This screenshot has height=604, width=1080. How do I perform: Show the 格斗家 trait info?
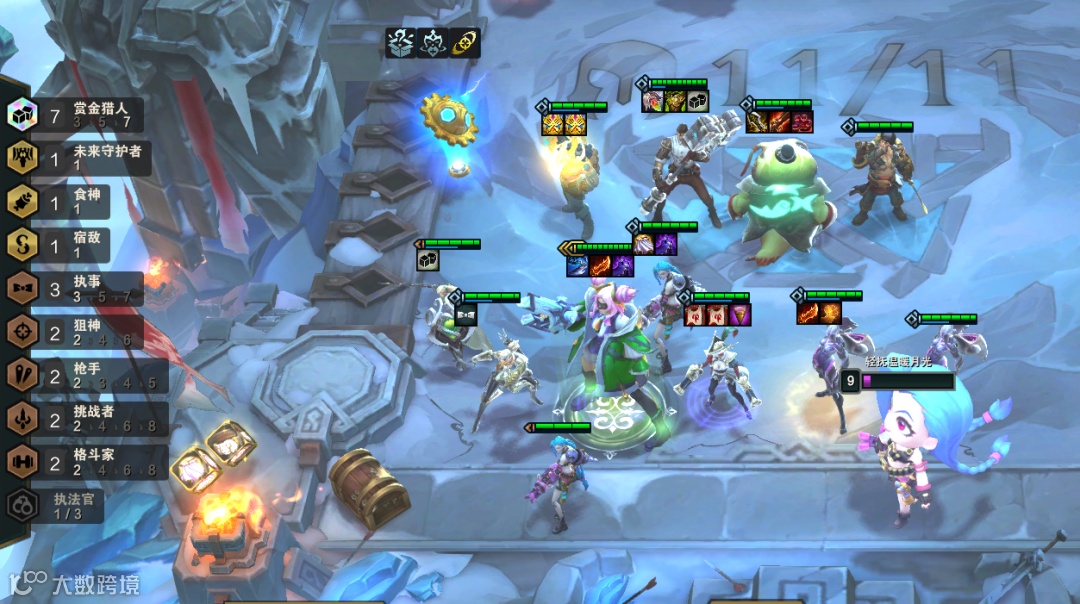point(75,461)
